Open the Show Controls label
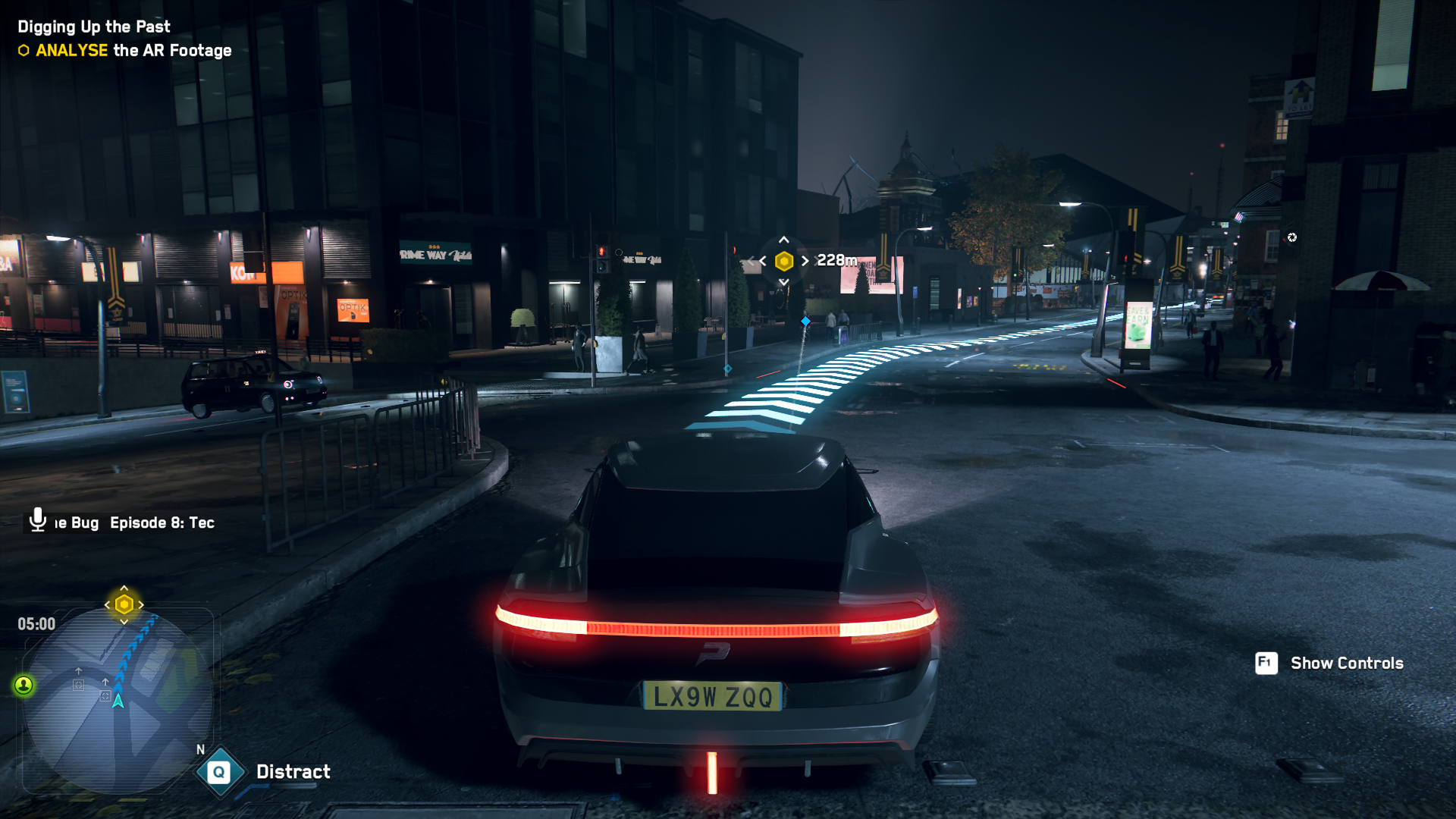Image resolution: width=1456 pixels, height=819 pixels. tap(1346, 664)
